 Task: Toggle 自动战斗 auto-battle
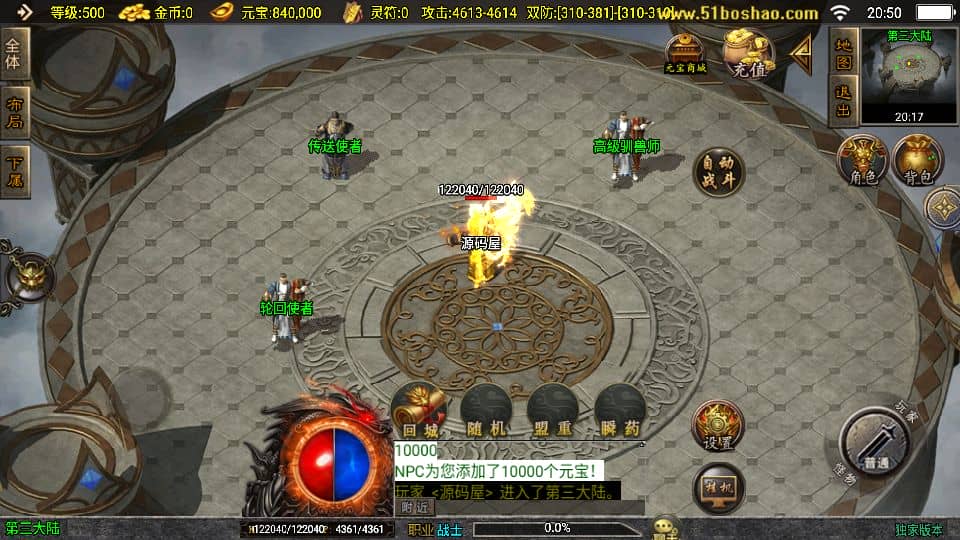click(718, 172)
